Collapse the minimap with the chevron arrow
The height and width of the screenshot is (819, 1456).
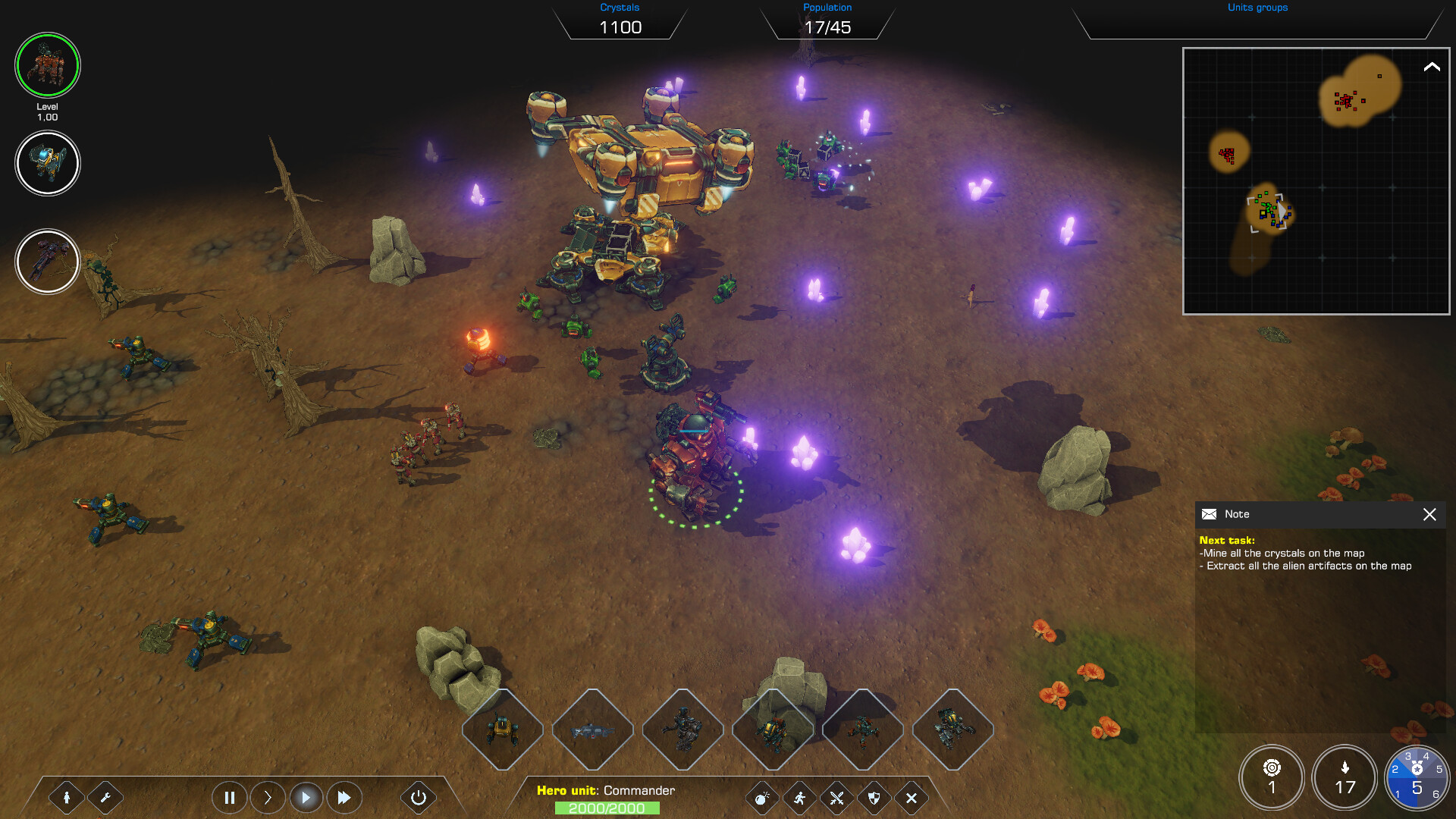[1431, 68]
